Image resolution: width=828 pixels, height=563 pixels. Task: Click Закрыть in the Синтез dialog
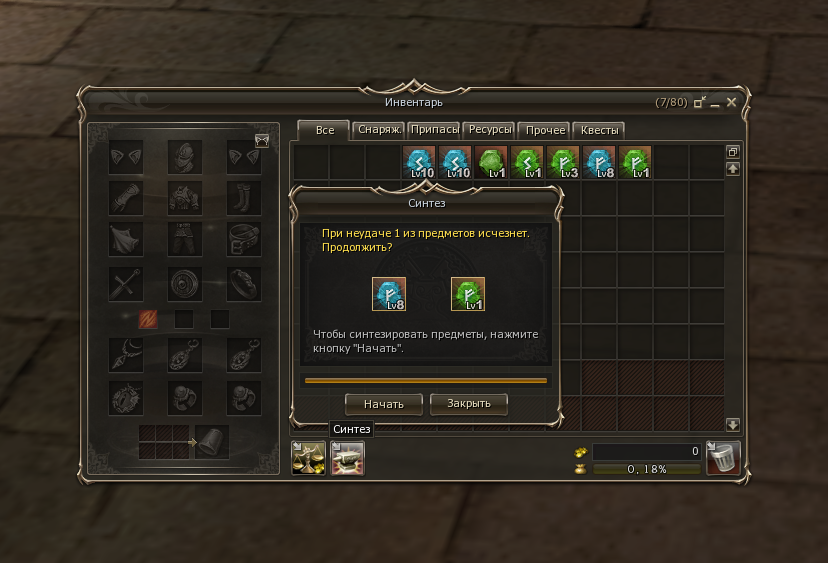468,404
